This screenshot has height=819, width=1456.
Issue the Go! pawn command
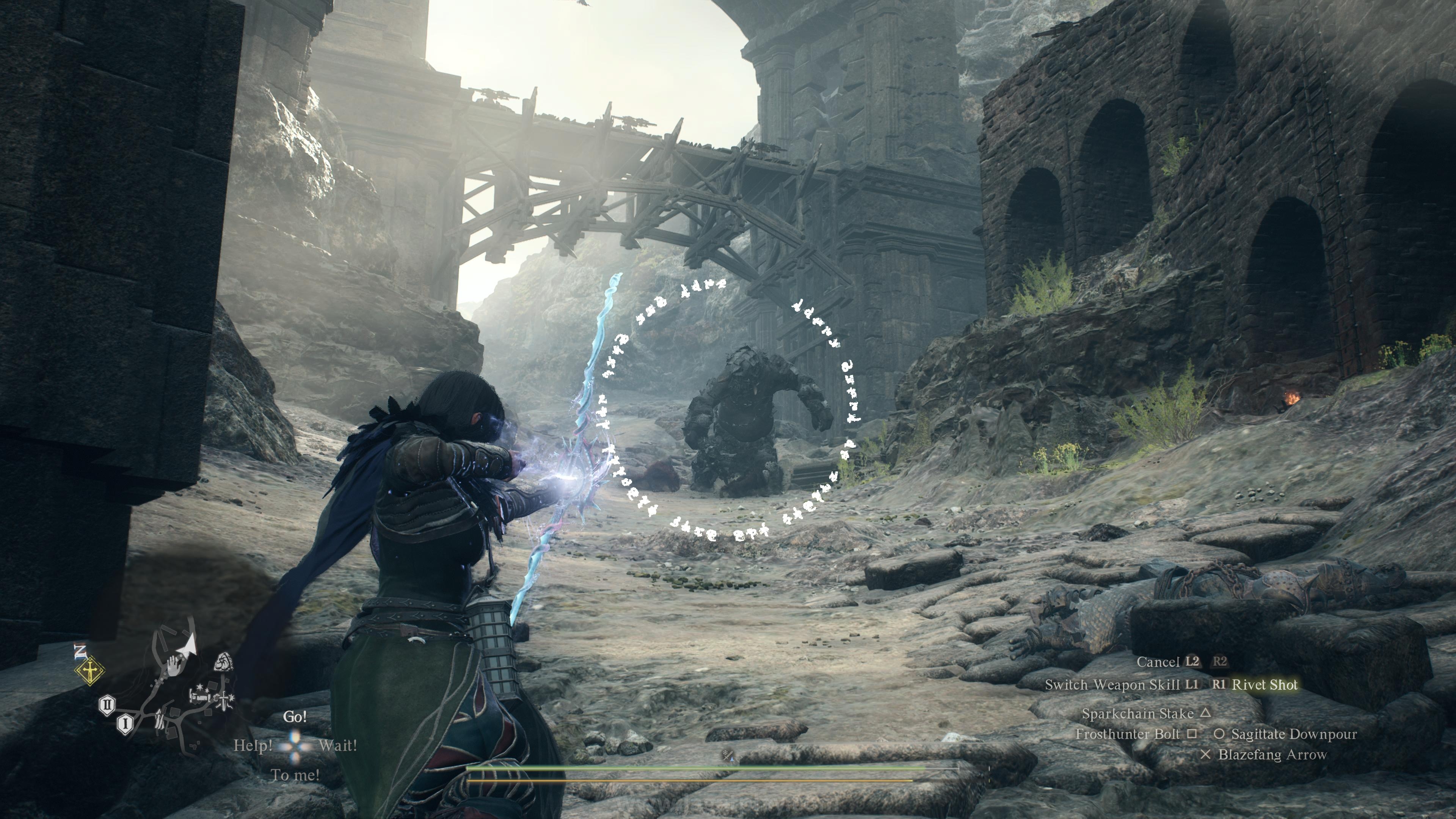click(295, 717)
